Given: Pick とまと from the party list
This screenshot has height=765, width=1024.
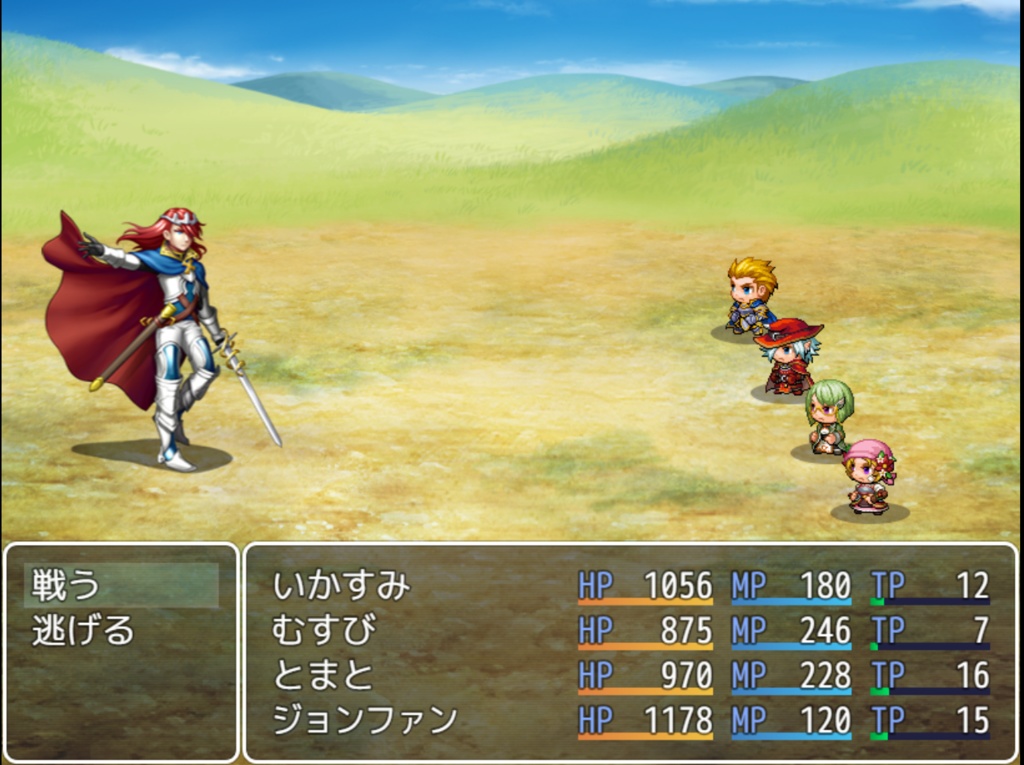Looking at the screenshot, I should (322, 675).
